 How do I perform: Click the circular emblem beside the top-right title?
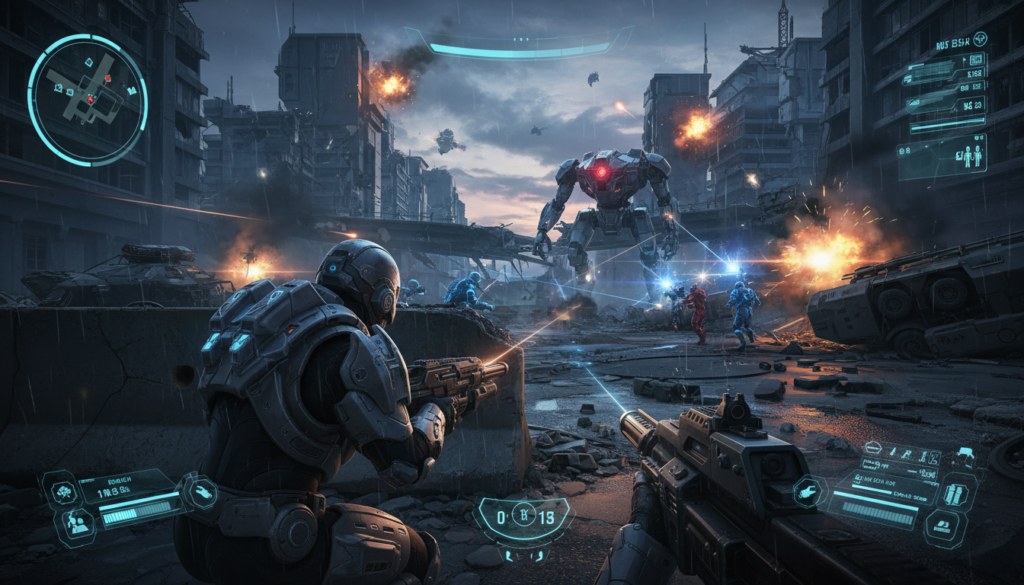tap(979, 39)
